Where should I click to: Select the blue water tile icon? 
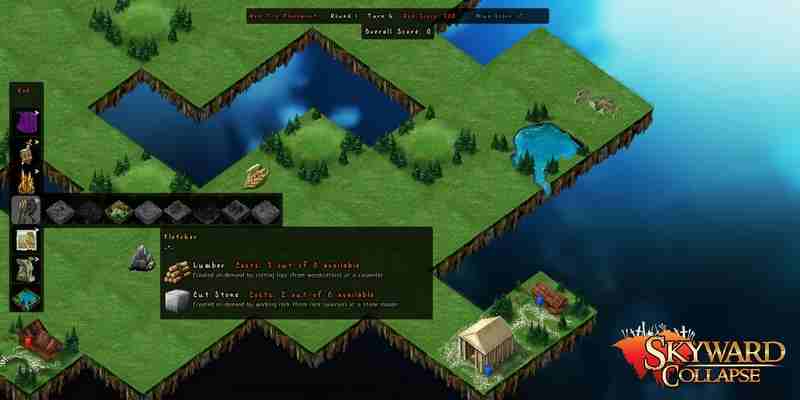(26, 299)
